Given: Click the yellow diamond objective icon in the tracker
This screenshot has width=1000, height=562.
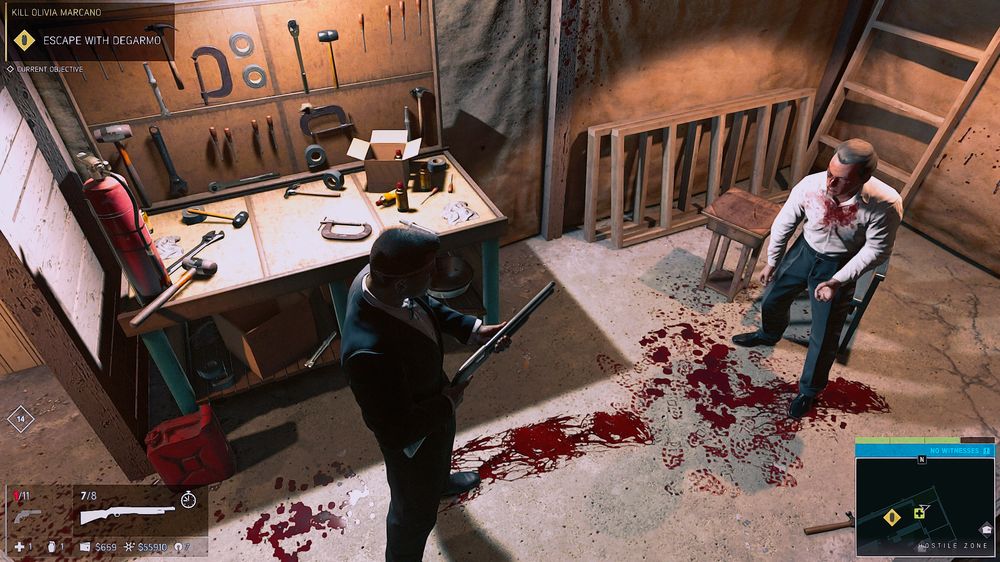Looking at the screenshot, I should (x=24, y=40).
